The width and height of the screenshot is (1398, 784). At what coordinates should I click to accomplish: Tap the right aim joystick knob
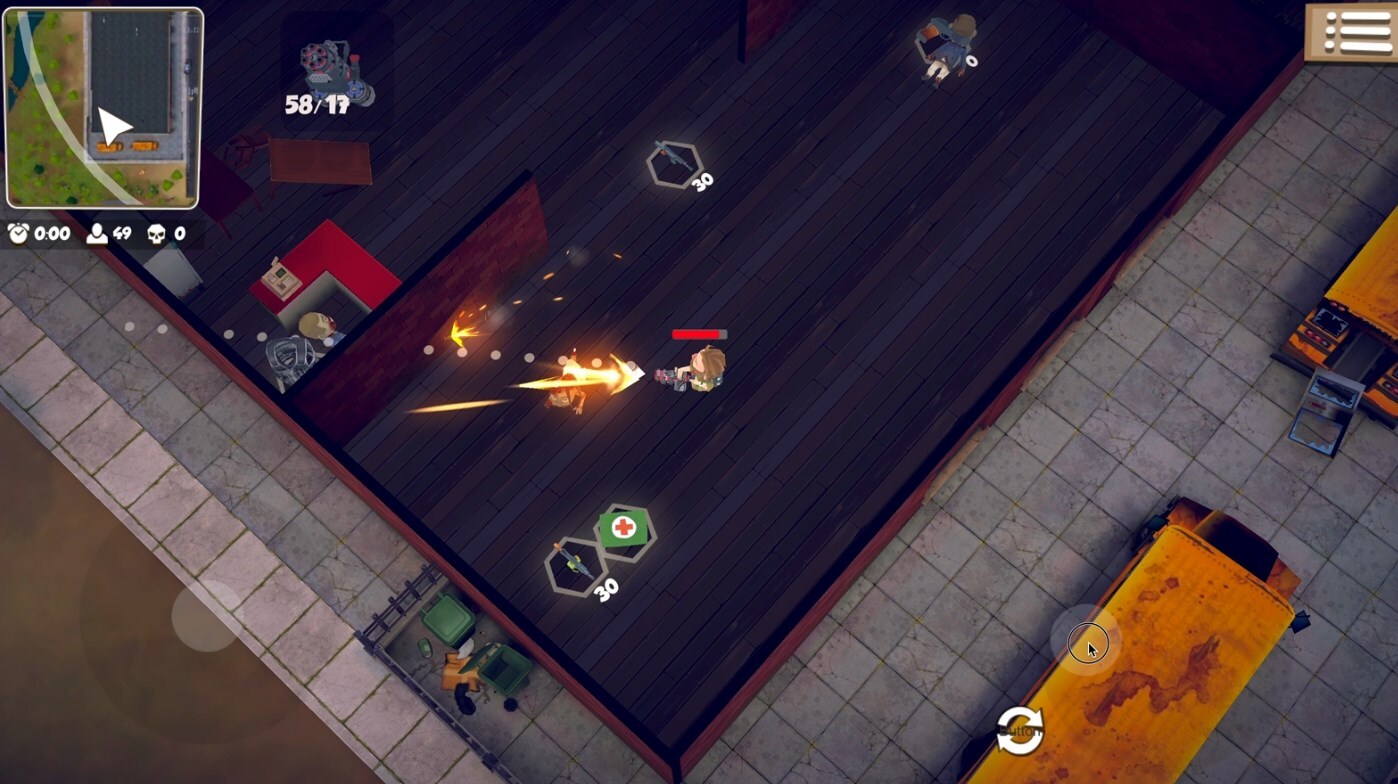tap(1086, 641)
